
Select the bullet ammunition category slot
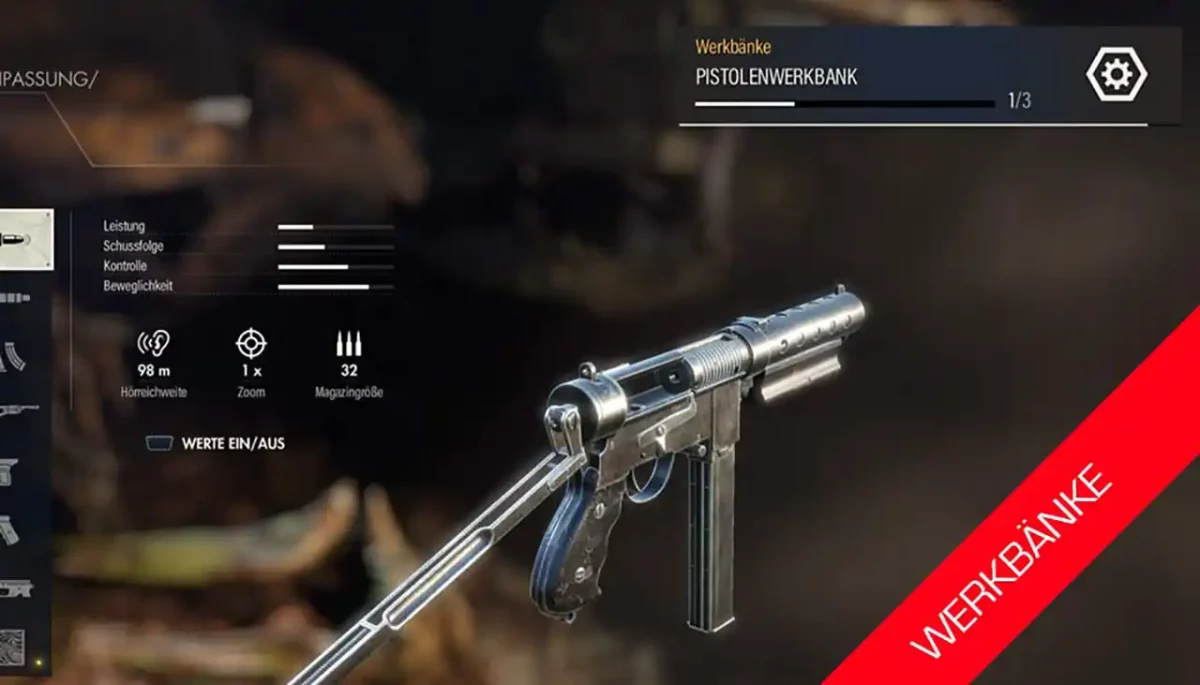(x=24, y=240)
